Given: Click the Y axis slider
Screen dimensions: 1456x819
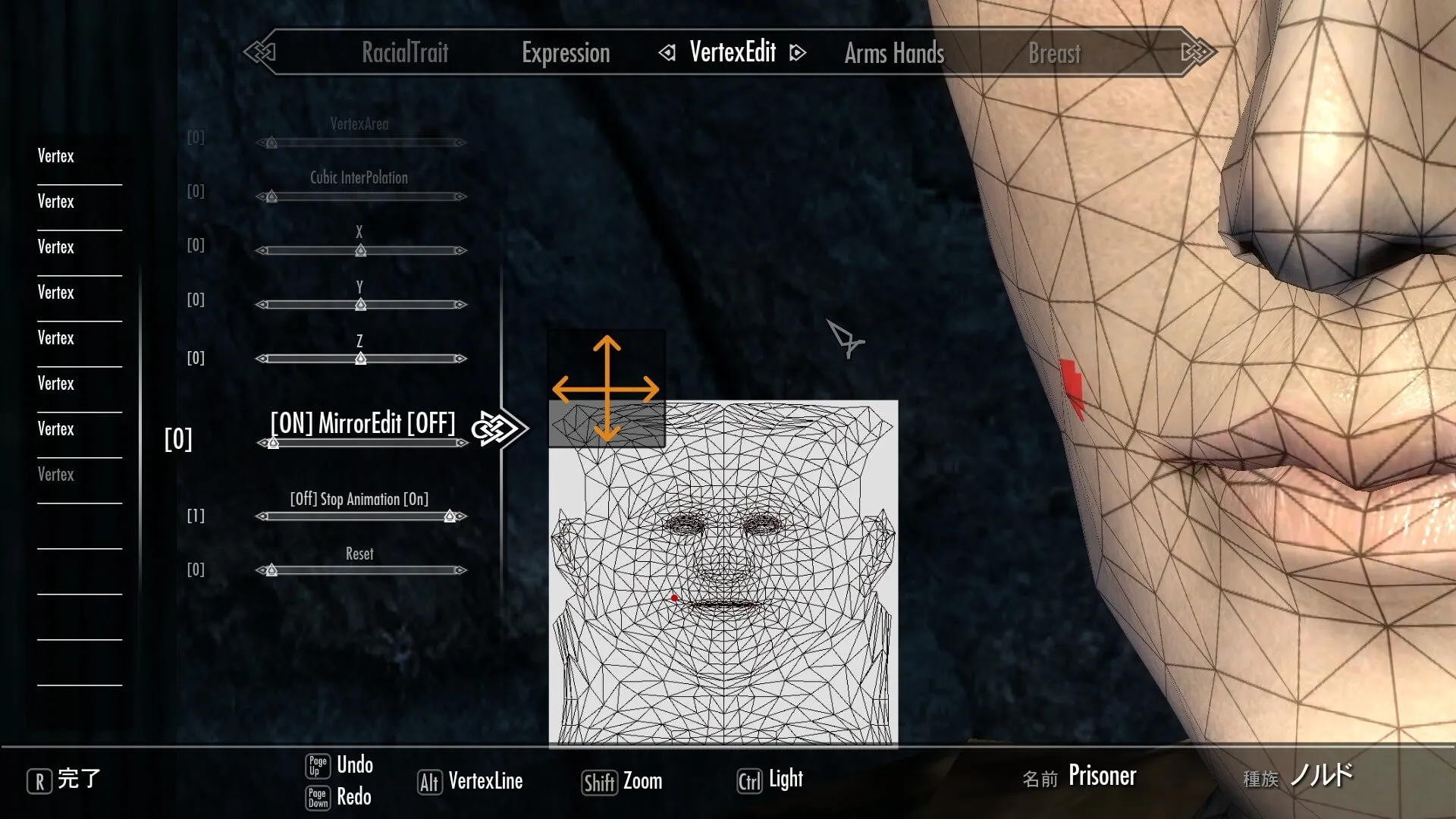Looking at the screenshot, I should tap(360, 305).
